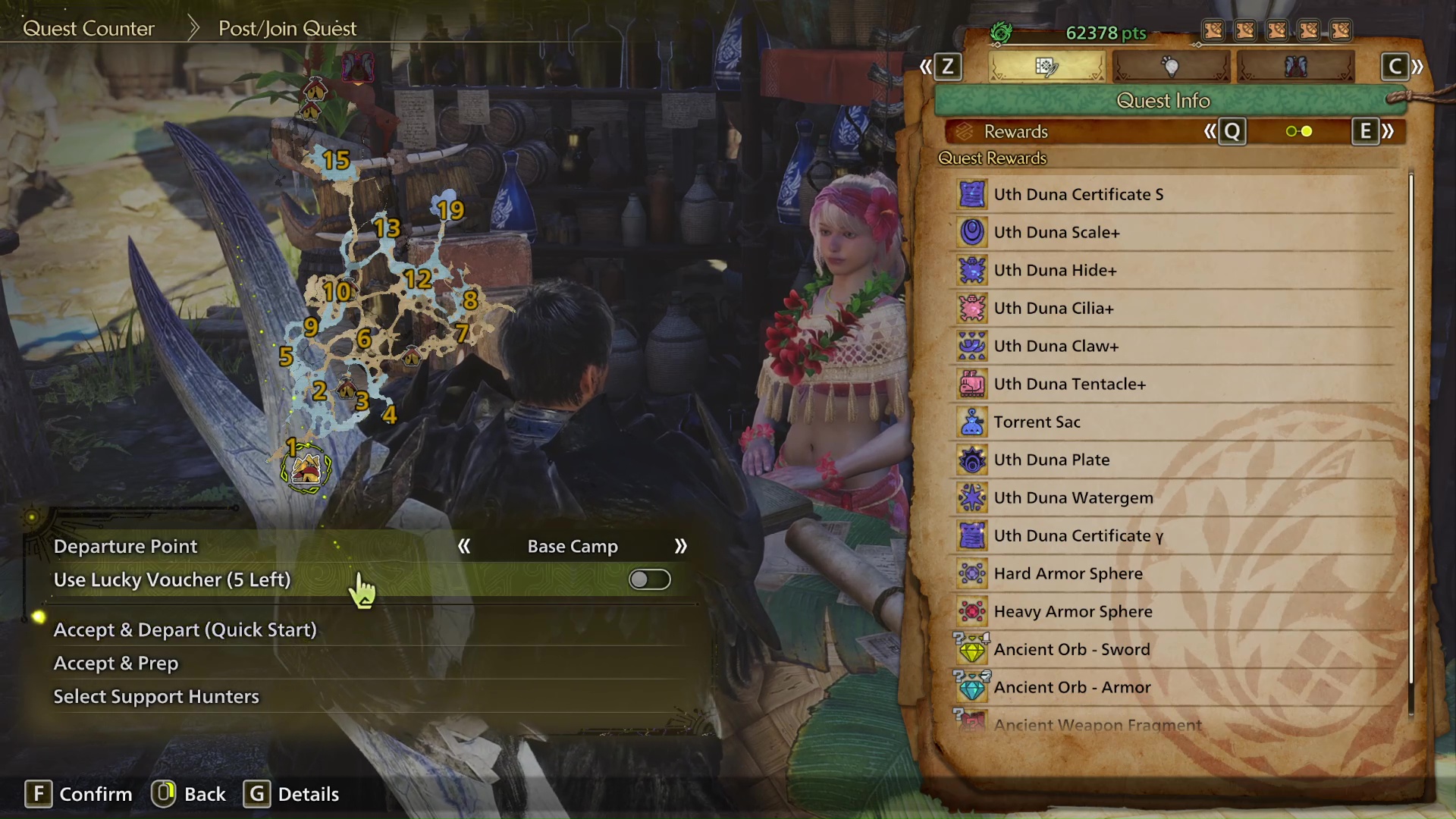Select the Uth Duna Scale+ reward row

[1056, 233]
